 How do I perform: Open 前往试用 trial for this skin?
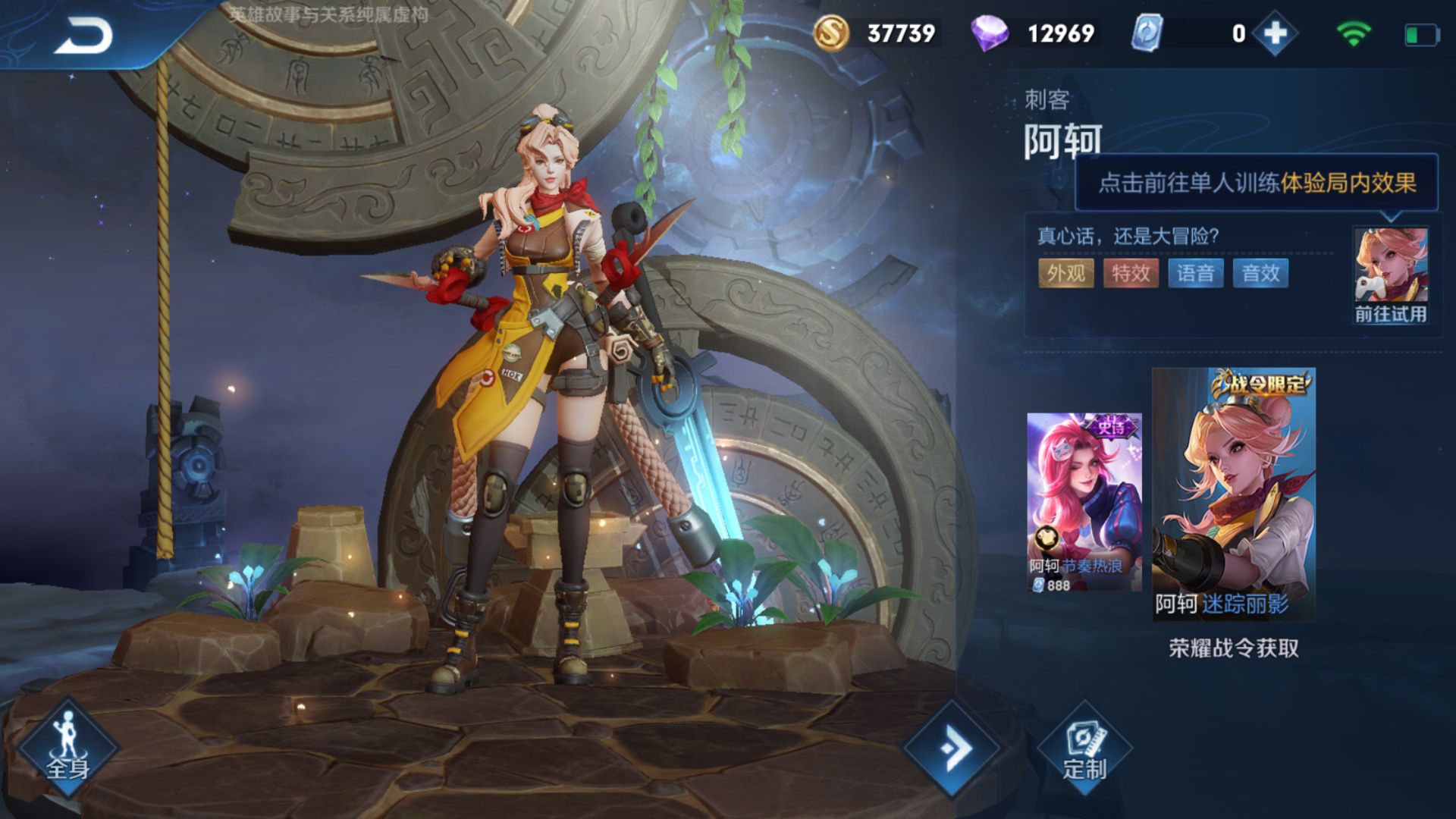click(1391, 276)
